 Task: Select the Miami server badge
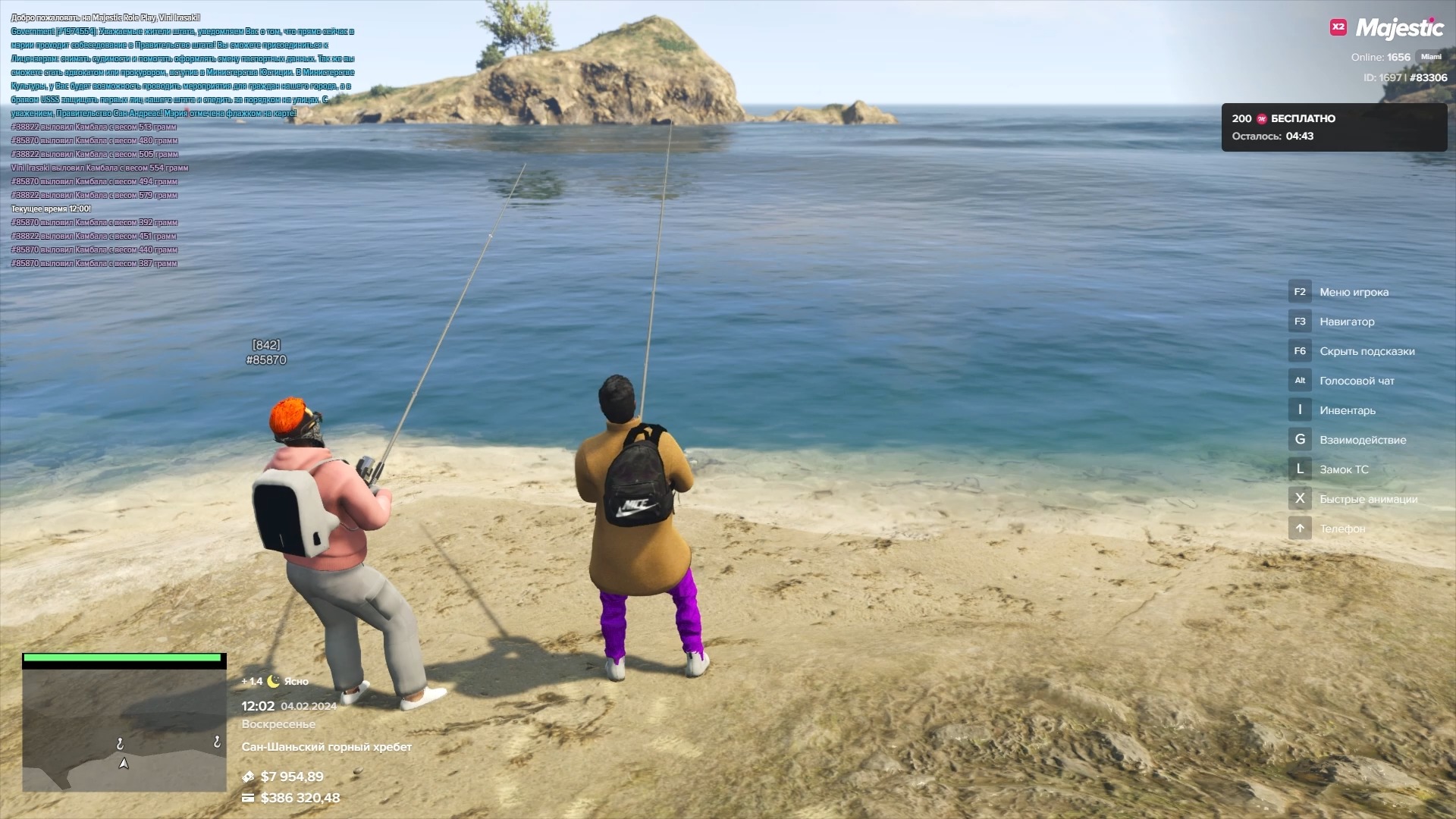[1431, 57]
